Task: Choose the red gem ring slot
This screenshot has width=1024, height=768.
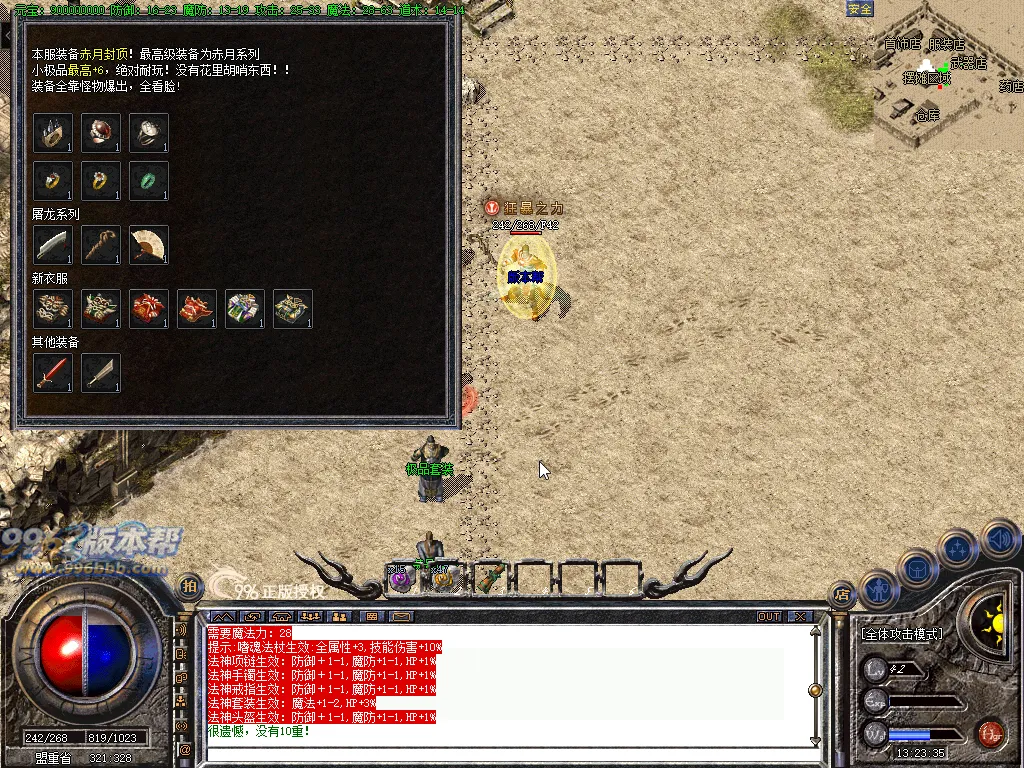Action: 101,133
